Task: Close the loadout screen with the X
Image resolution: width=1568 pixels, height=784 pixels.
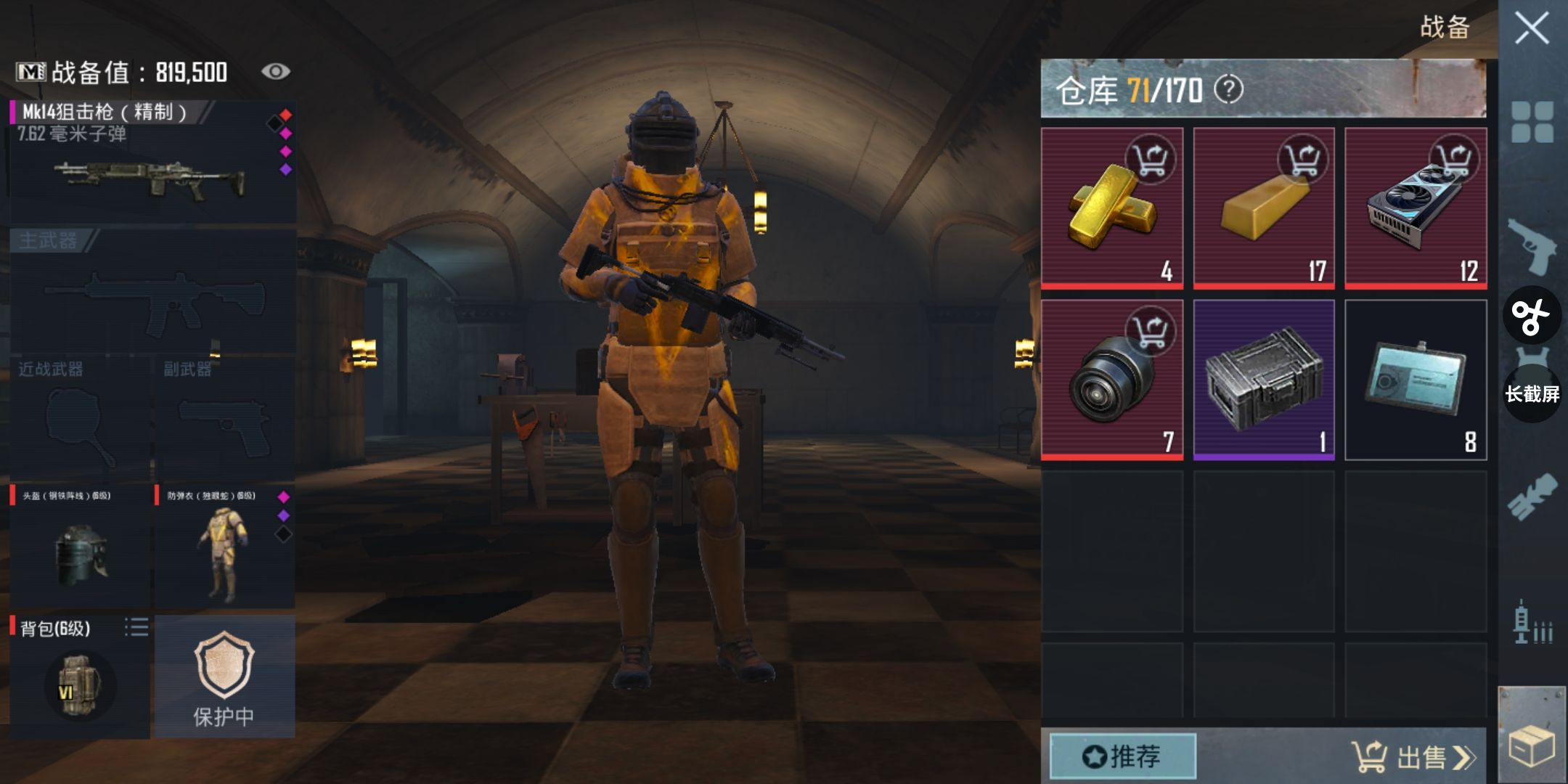Action: [x=1532, y=29]
